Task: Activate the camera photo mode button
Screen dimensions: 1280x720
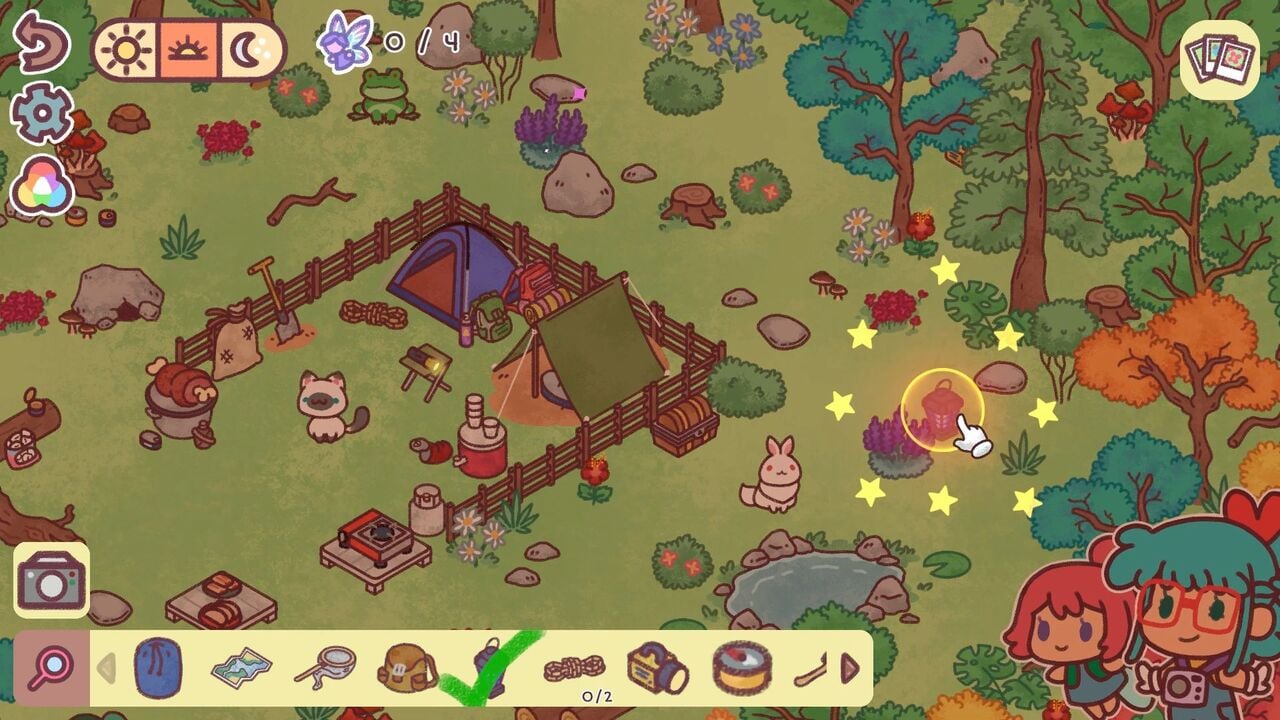Action: pyautogui.click(x=51, y=580)
